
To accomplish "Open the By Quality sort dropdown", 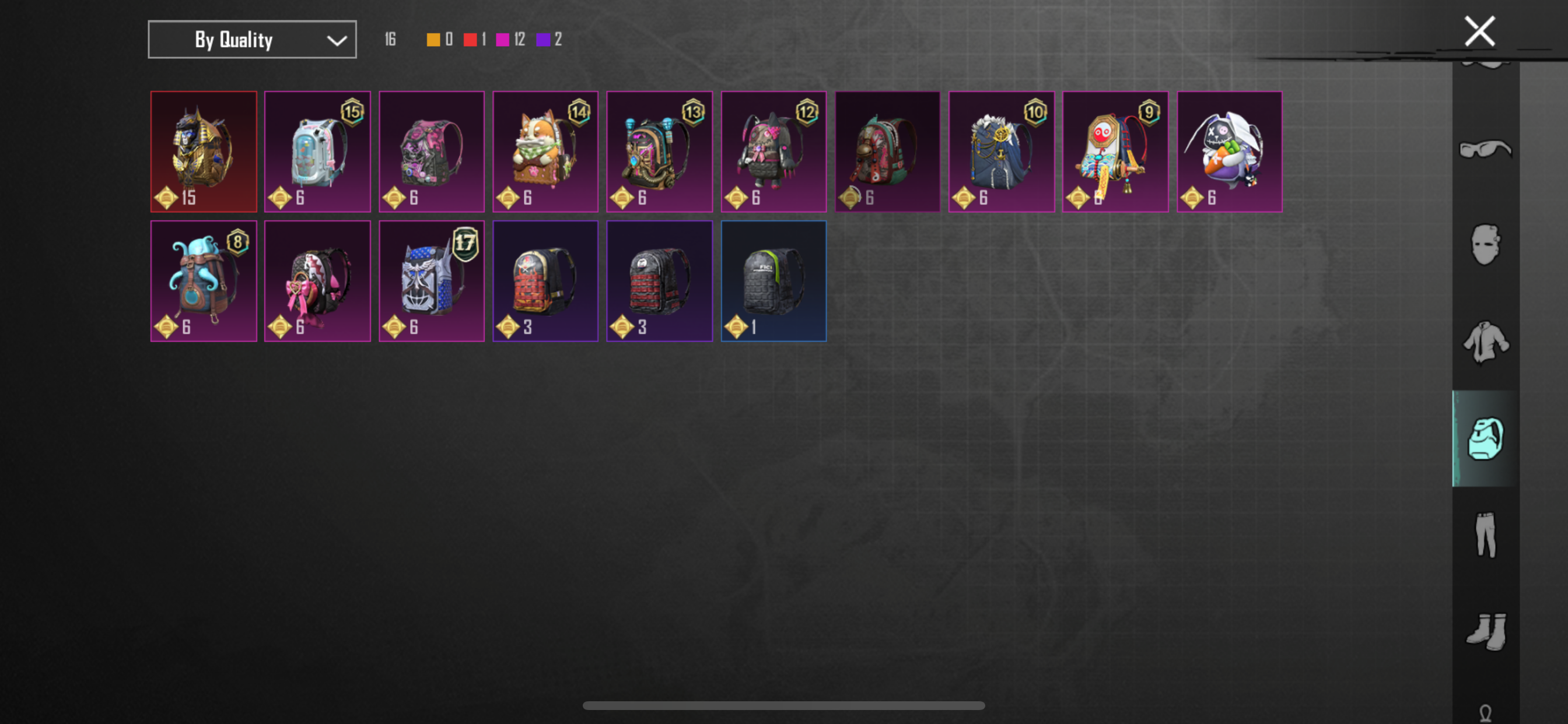I will [x=252, y=40].
